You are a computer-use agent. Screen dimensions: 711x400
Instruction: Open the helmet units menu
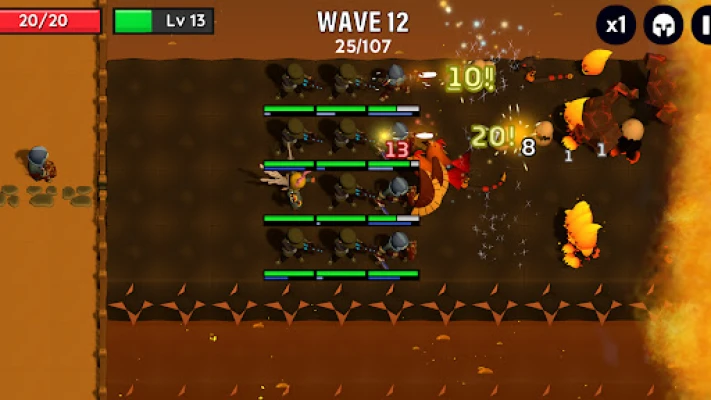click(662, 25)
